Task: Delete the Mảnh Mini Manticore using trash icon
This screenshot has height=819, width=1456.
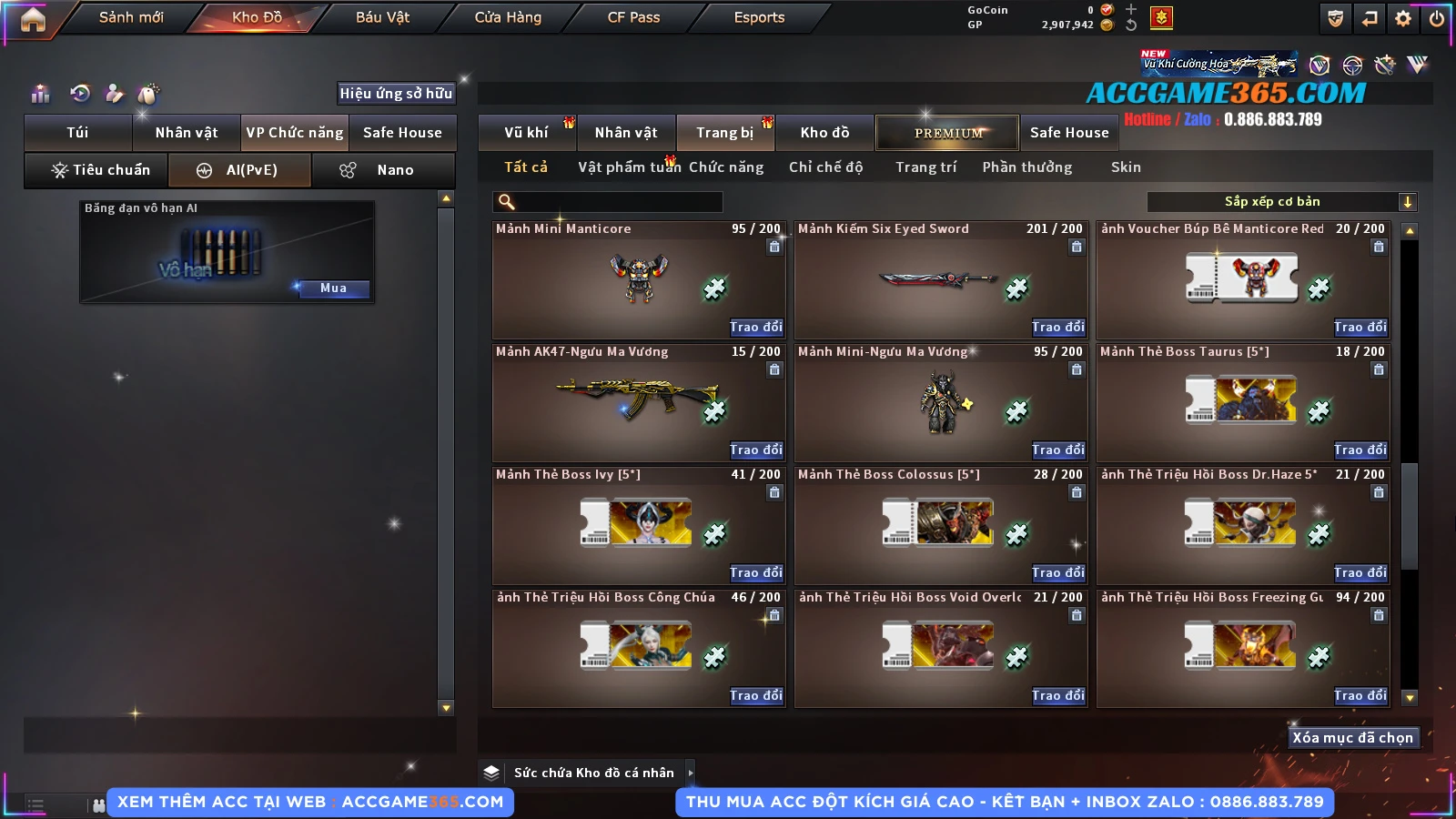Action: click(x=774, y=247)
